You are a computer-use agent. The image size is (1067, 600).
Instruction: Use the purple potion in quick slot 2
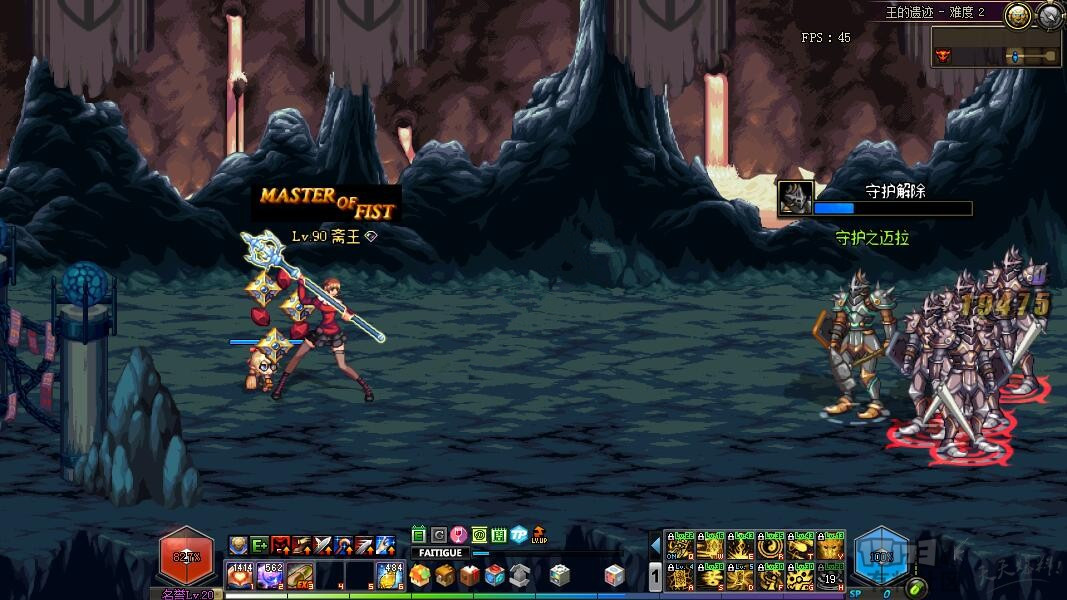pyautogui.click(x=270, y=576)
